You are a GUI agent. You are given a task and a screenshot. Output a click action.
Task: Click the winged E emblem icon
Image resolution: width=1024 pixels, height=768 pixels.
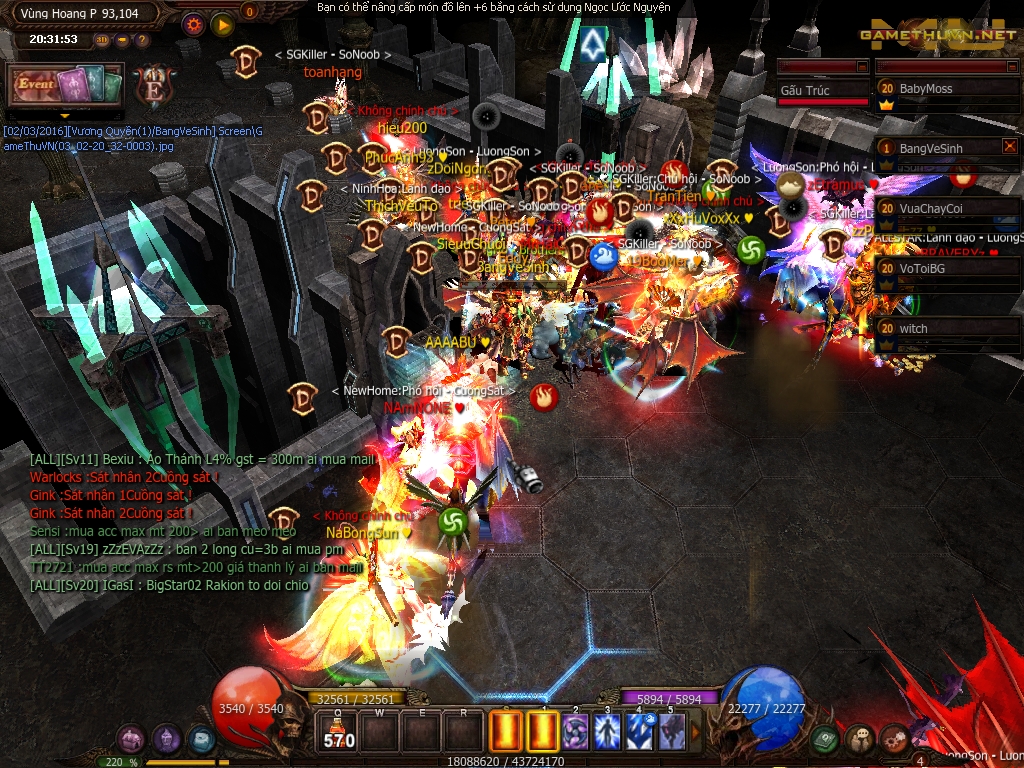tap(153, 84)
